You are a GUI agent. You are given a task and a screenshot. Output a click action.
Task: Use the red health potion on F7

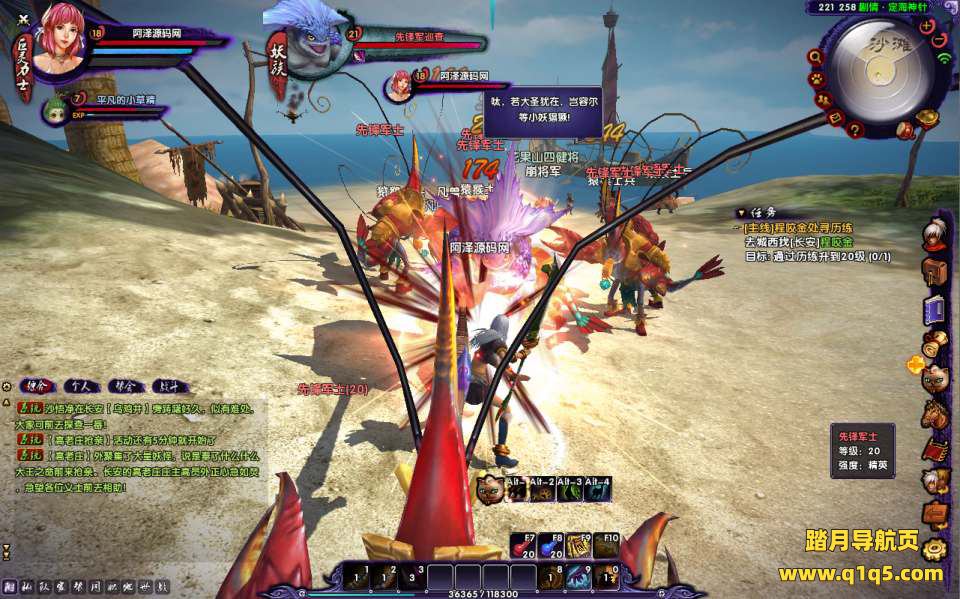pos(523,545)
